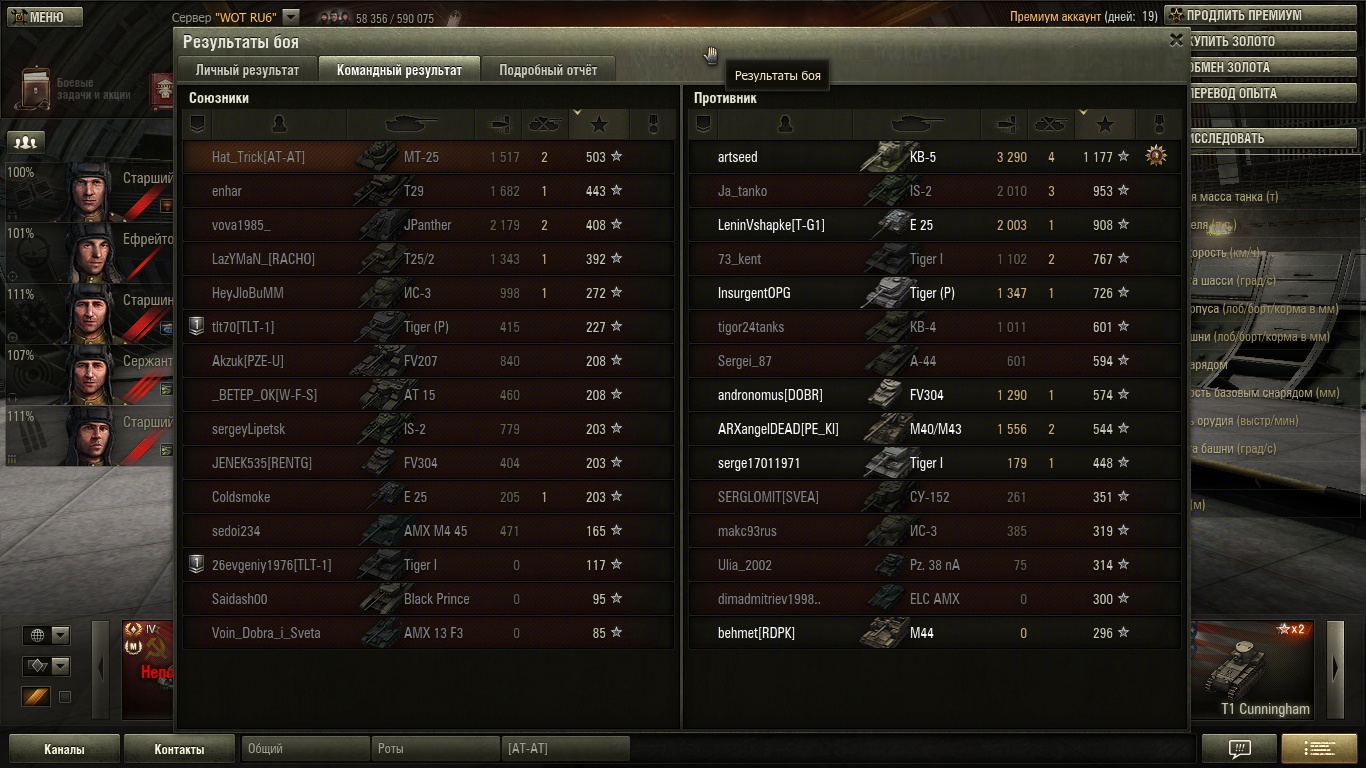Open the Подробный отчёт tab
1366x768 pixels.
point(548,70)
